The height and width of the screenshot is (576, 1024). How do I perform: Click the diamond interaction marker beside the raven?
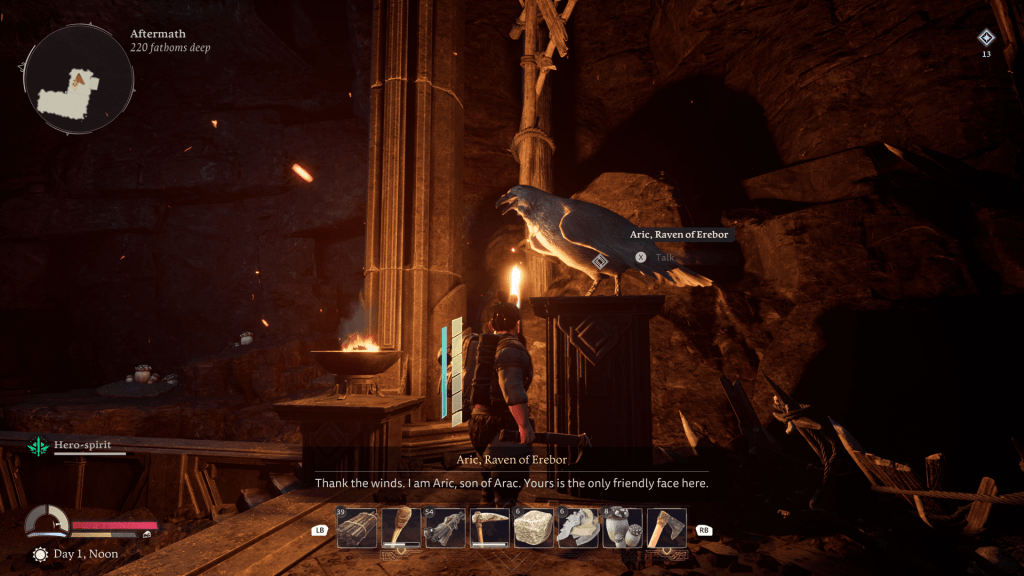pyautogui.click(x=599, y=262)
